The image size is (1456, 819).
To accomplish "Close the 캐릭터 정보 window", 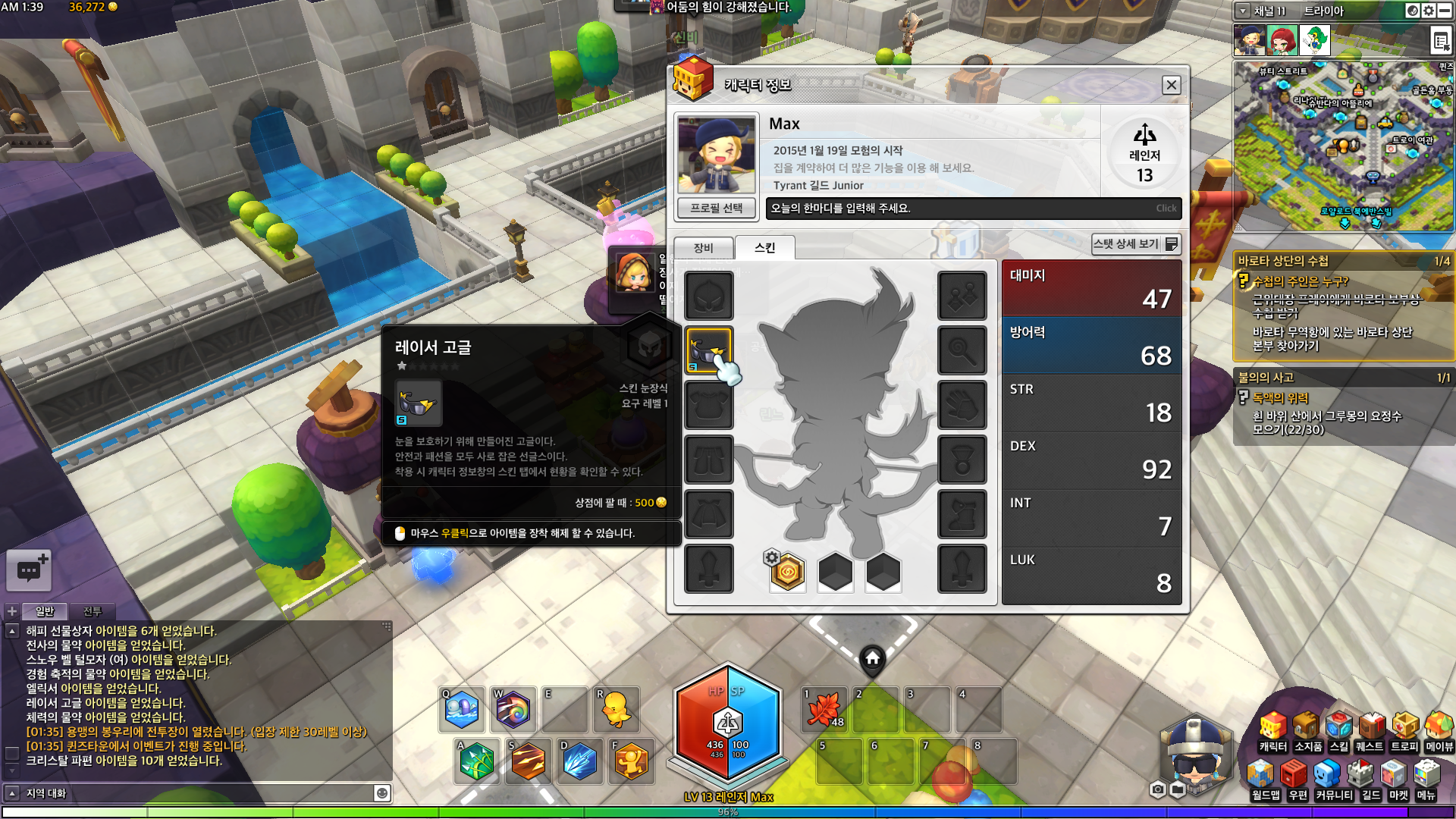I will 1171,85.
